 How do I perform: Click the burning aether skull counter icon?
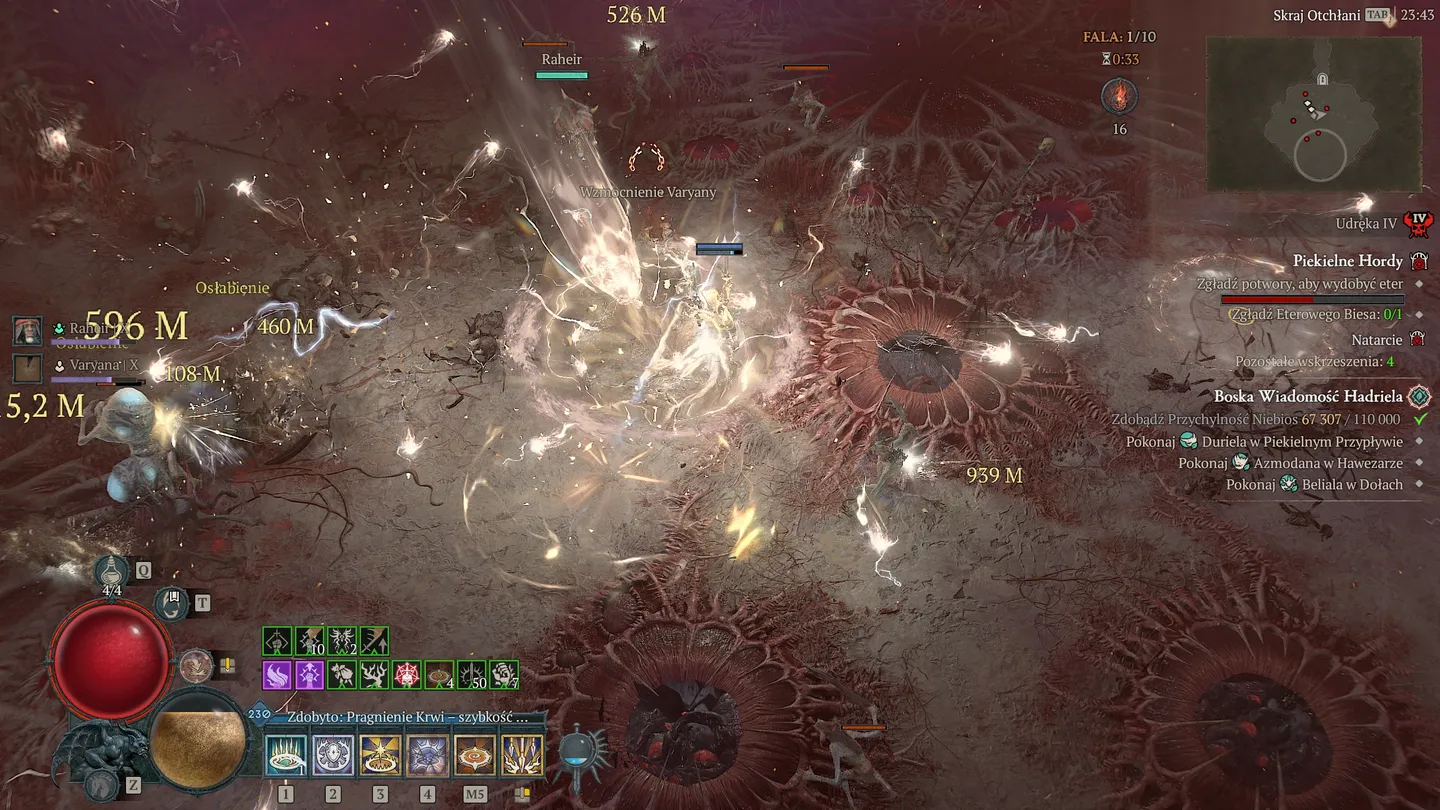point(1118,98)
